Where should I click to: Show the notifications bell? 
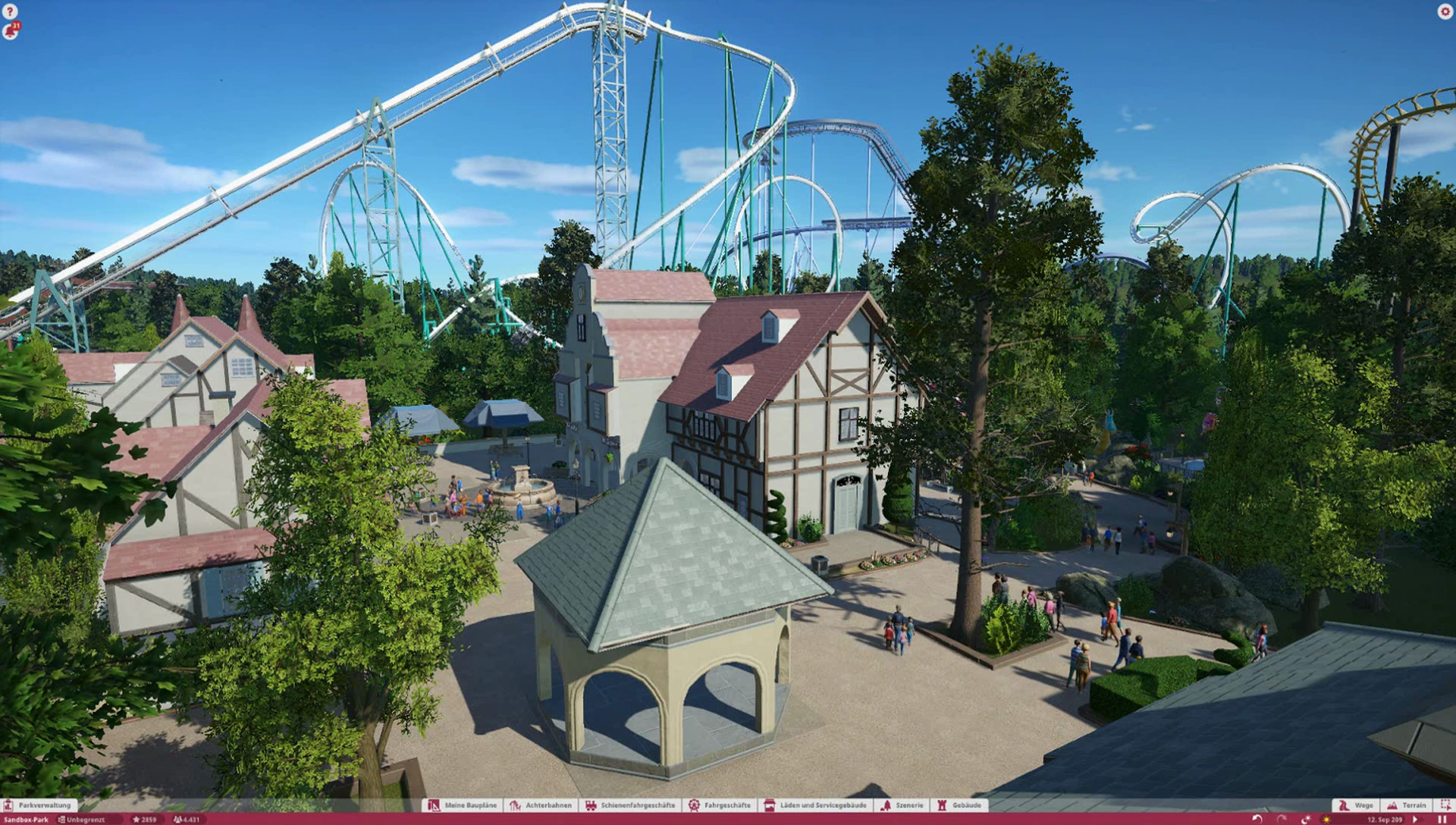[x=11, y=31]
